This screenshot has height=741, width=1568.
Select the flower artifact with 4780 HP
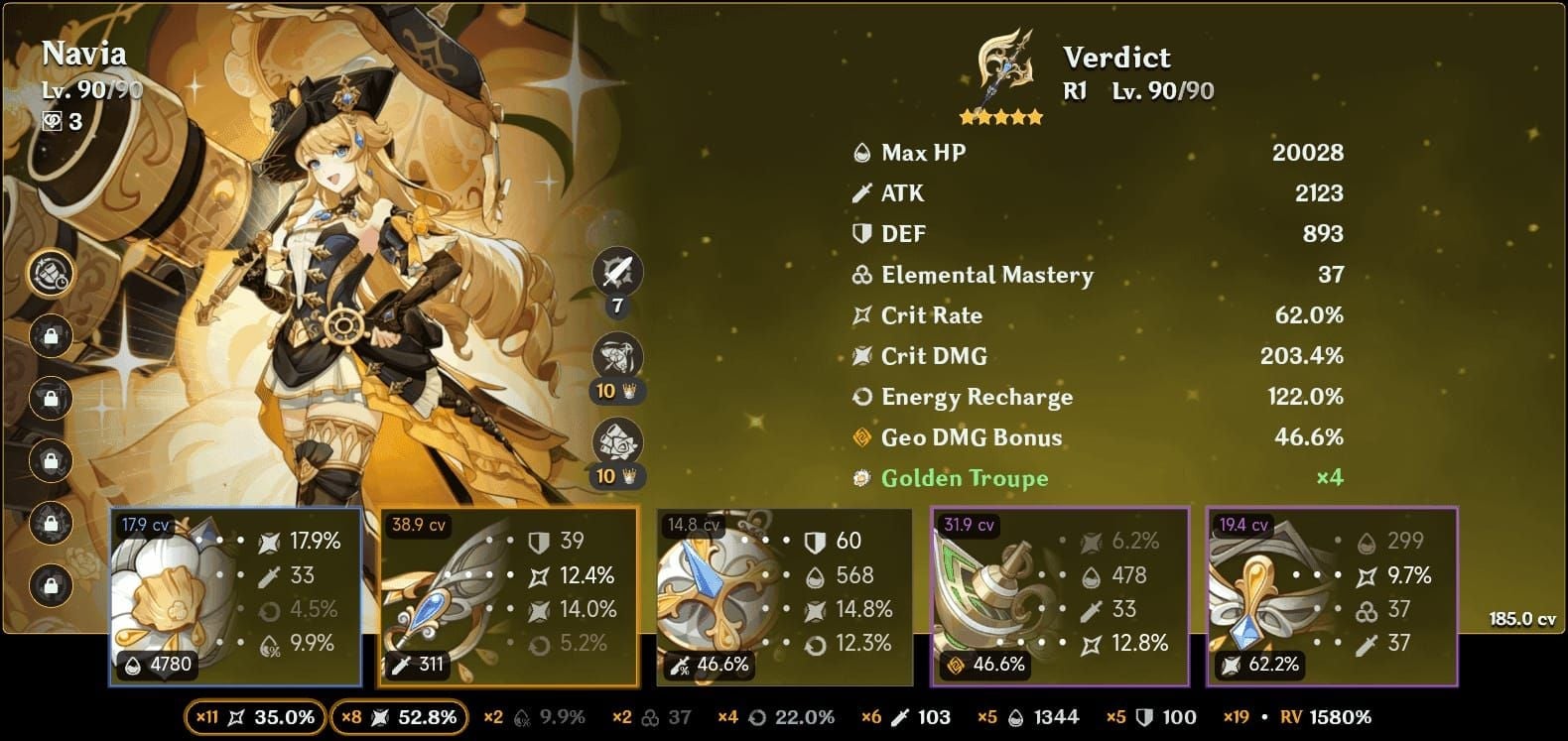pos(235,597)
